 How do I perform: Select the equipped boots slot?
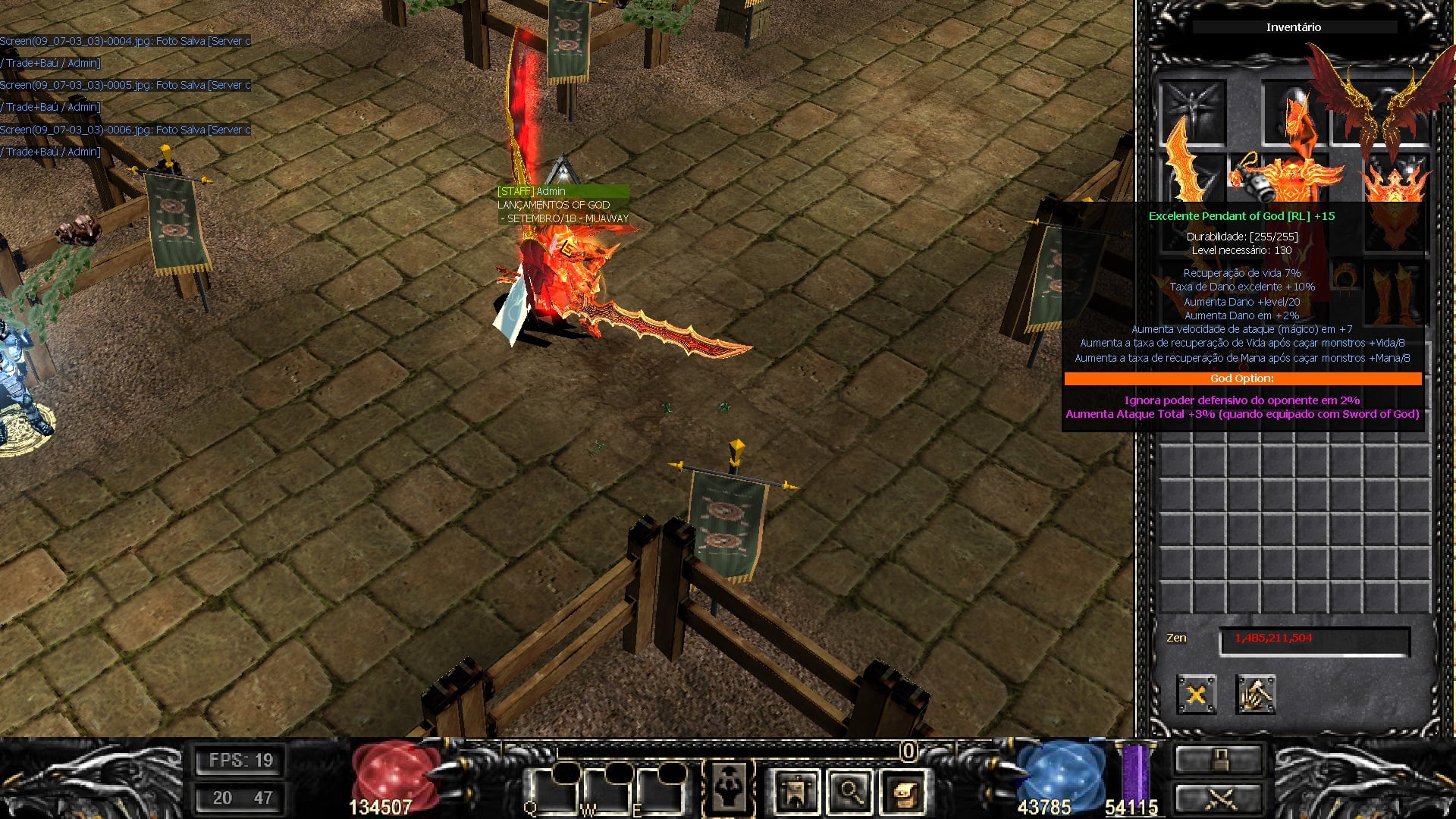[1395, 293]
